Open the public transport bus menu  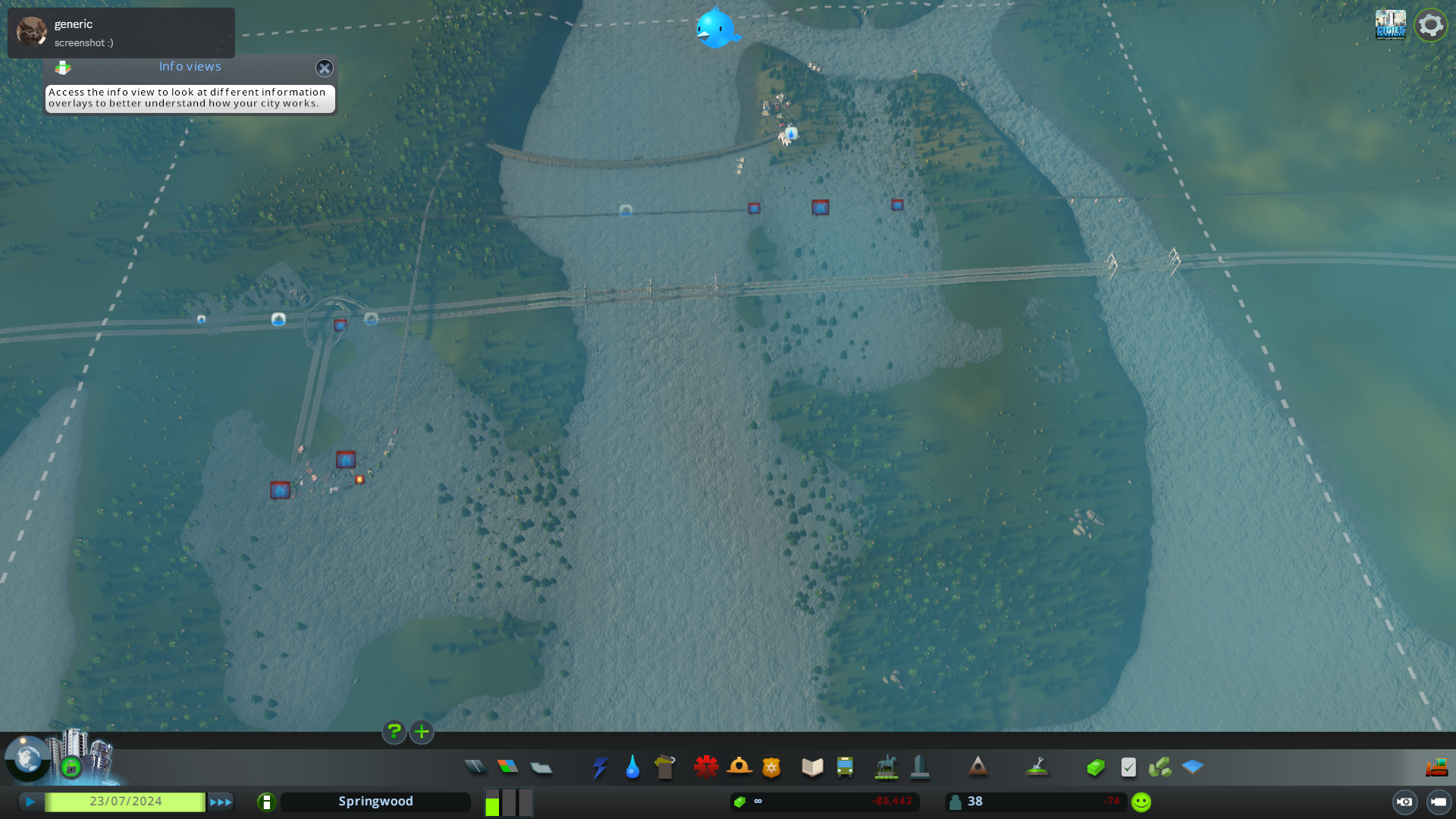click(x=845, y=767)
